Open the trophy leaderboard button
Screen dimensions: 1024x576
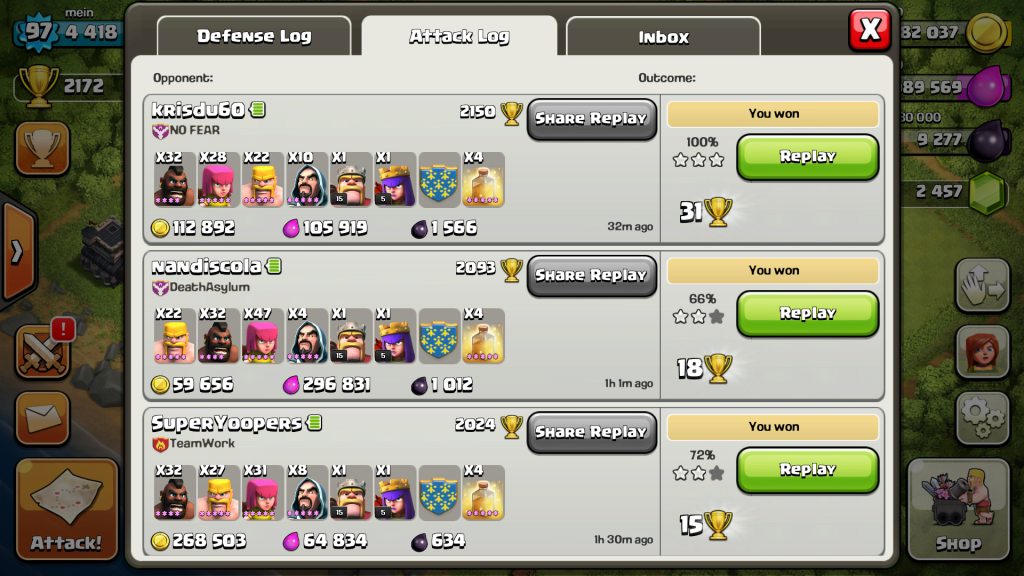coord(43,150)
